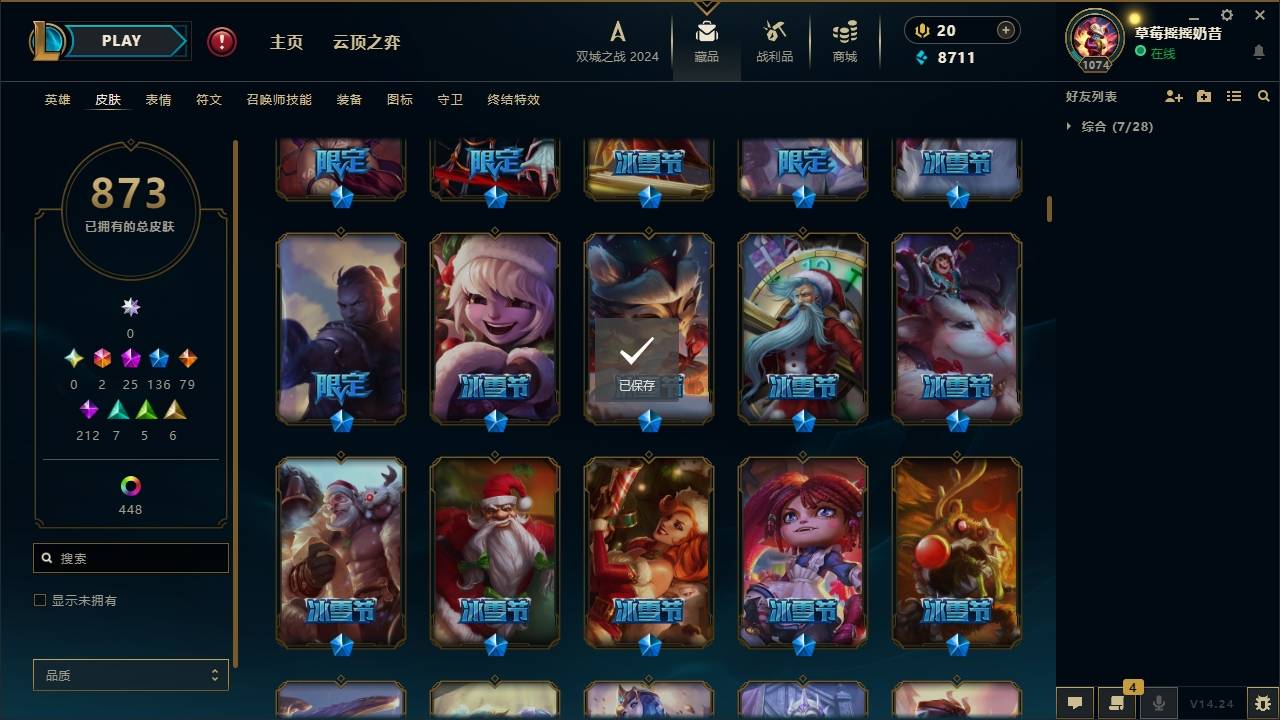This screenshot has width=1280, height=720.
Task: Open the 战利品 loot icon
Action: [774, 40]
